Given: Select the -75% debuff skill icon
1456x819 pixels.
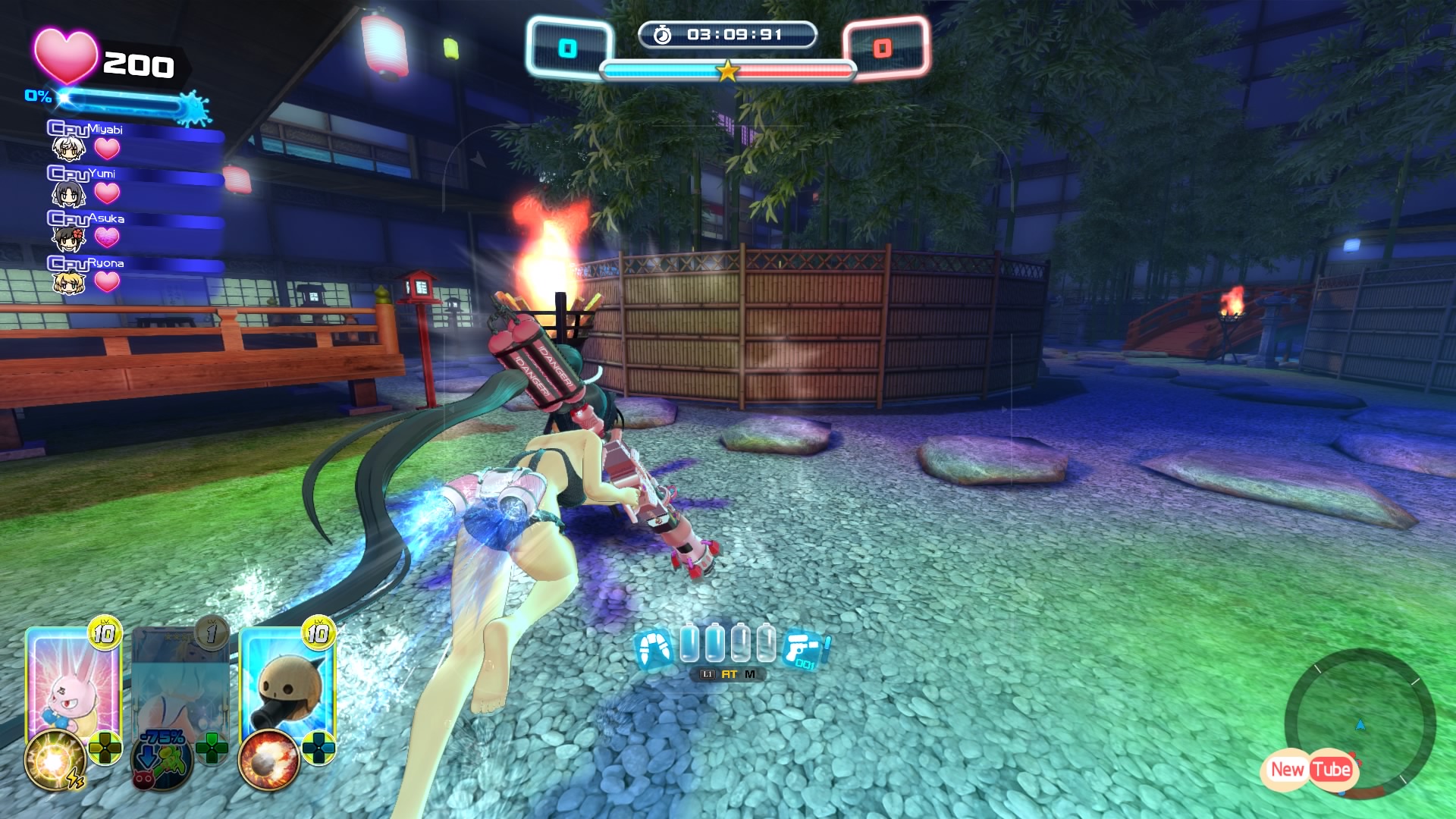Looking at the screenshot, I should point(162,761).
